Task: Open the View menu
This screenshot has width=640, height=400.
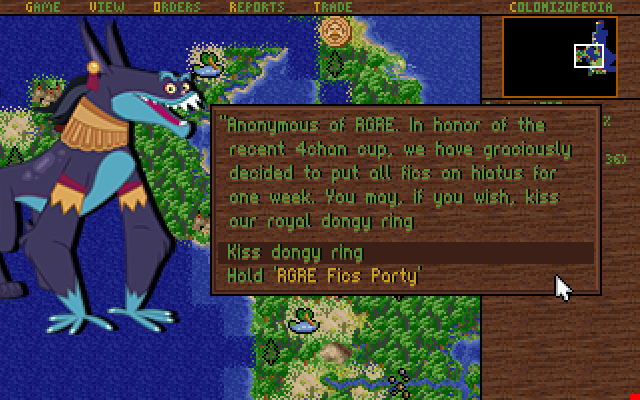Action: click(x=106, y=7)
